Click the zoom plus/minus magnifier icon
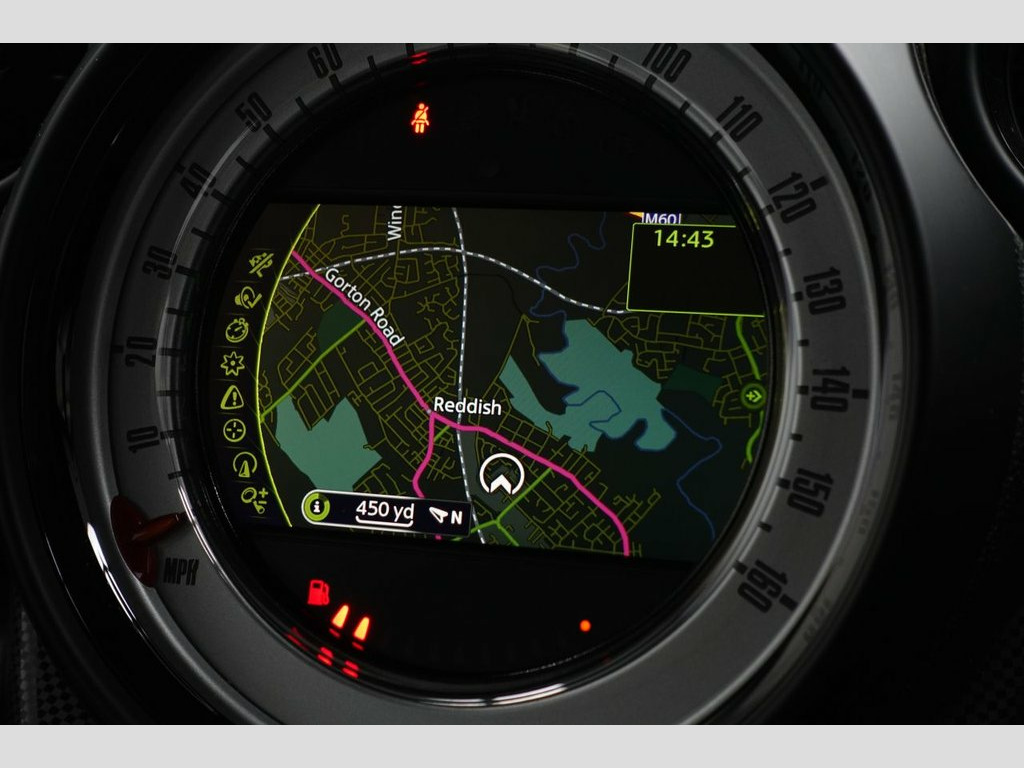Viewport: 1024px width, 768px height. point(254,496)
